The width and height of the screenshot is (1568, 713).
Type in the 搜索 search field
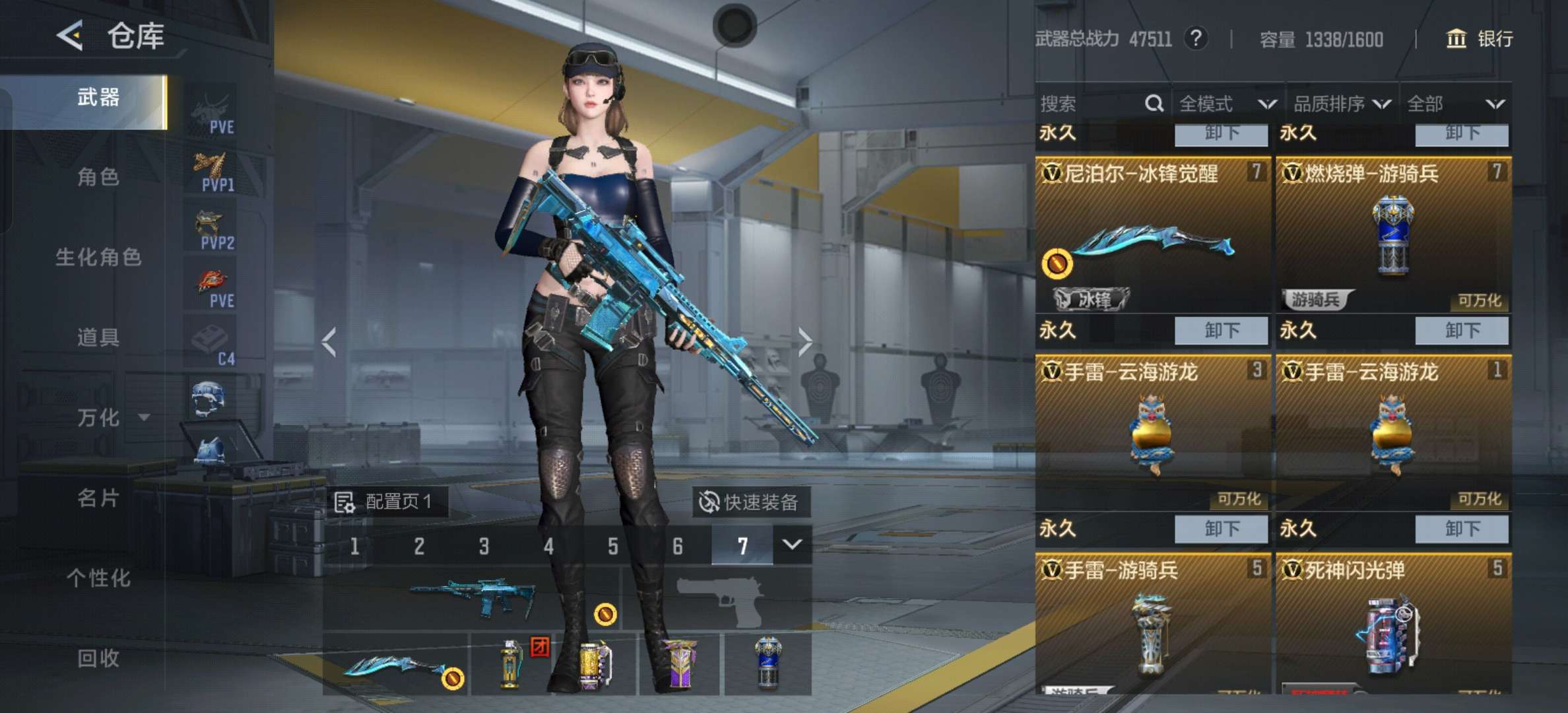1089,104
